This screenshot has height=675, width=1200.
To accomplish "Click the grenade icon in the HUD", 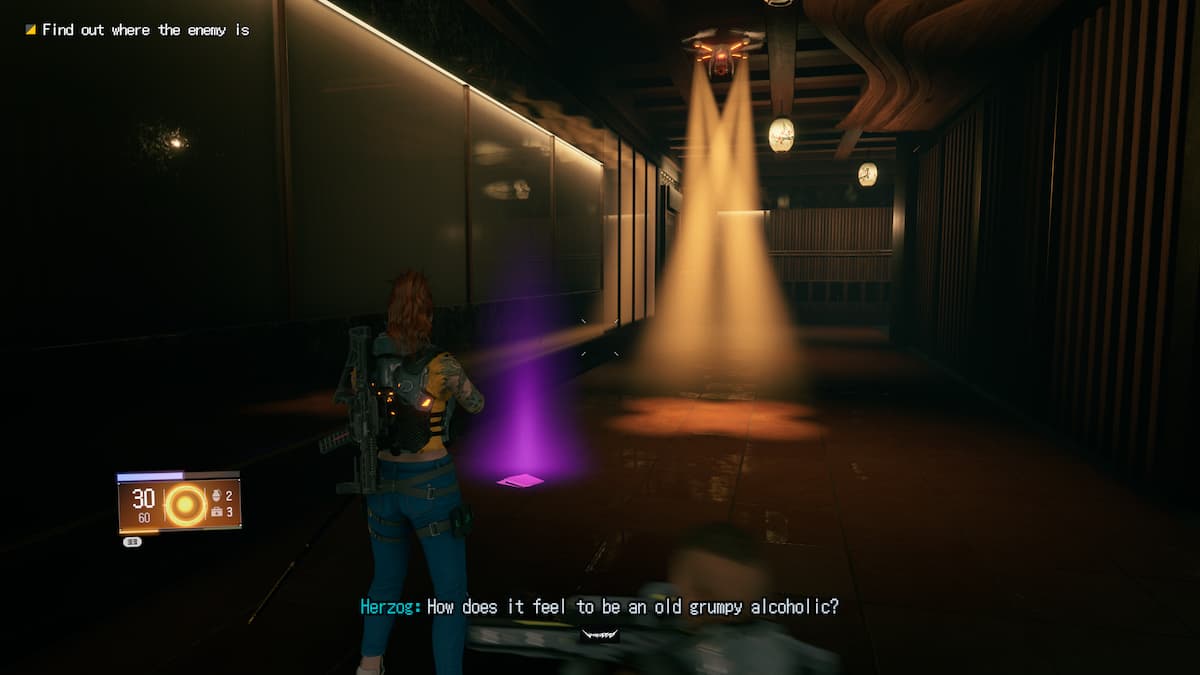I will click(x=217, y=496).
